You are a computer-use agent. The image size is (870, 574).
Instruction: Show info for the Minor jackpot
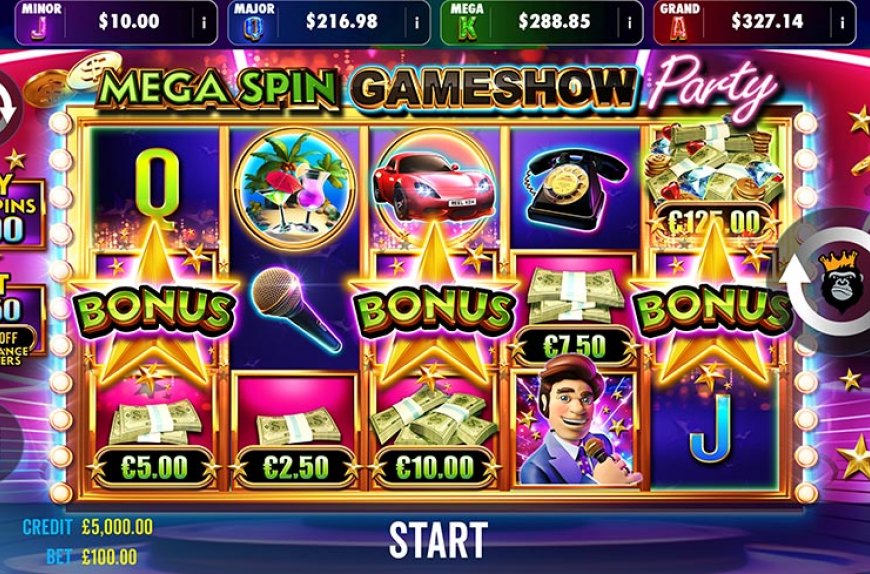click(203, 21)
